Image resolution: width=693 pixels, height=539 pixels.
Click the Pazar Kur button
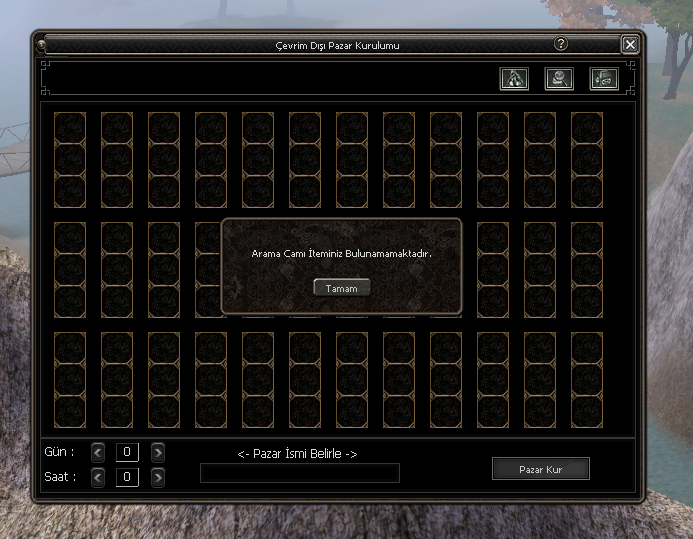tap(540, 469)
